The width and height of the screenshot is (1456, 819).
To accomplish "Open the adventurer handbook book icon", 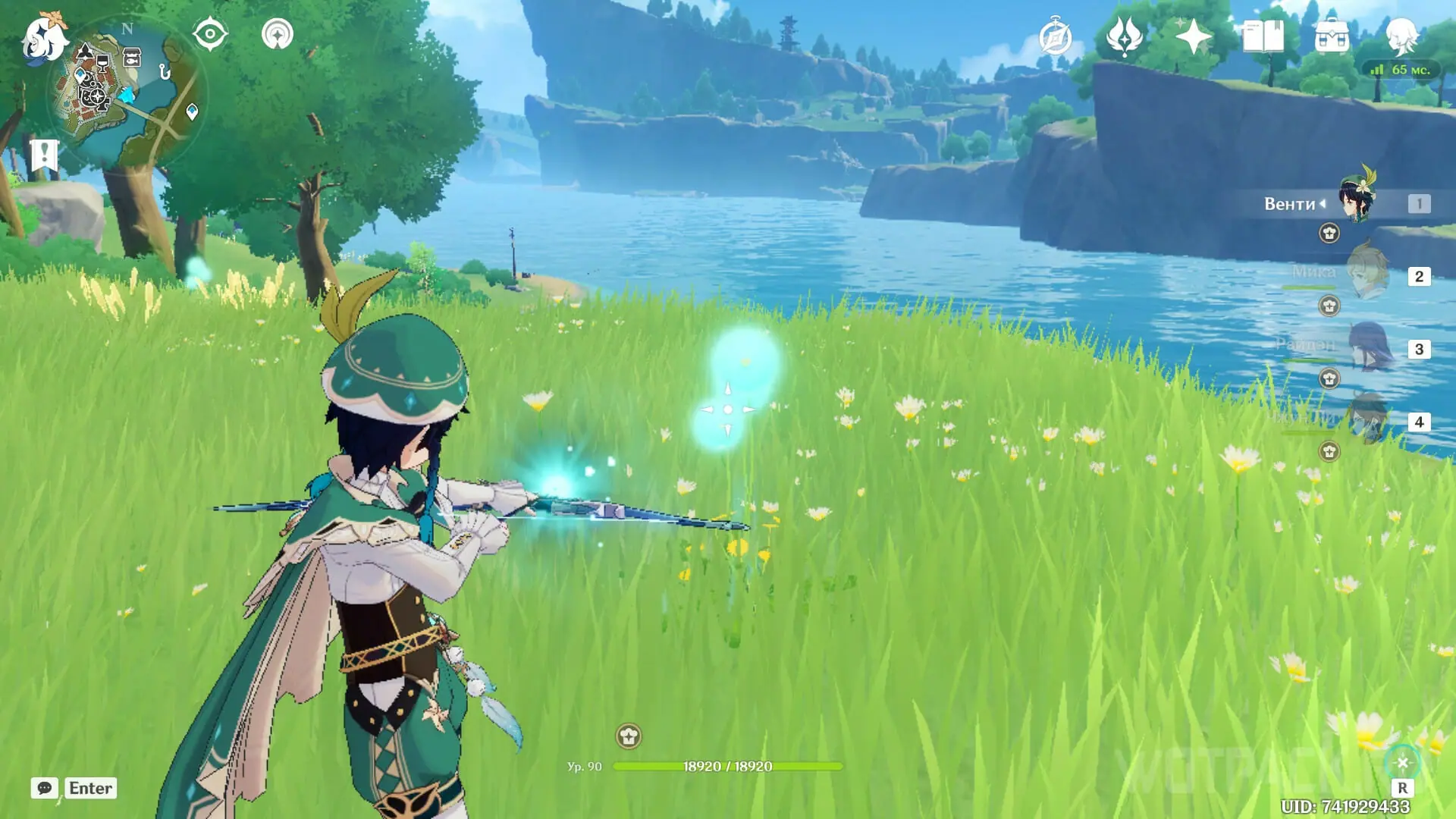I will pos(1263,36).
